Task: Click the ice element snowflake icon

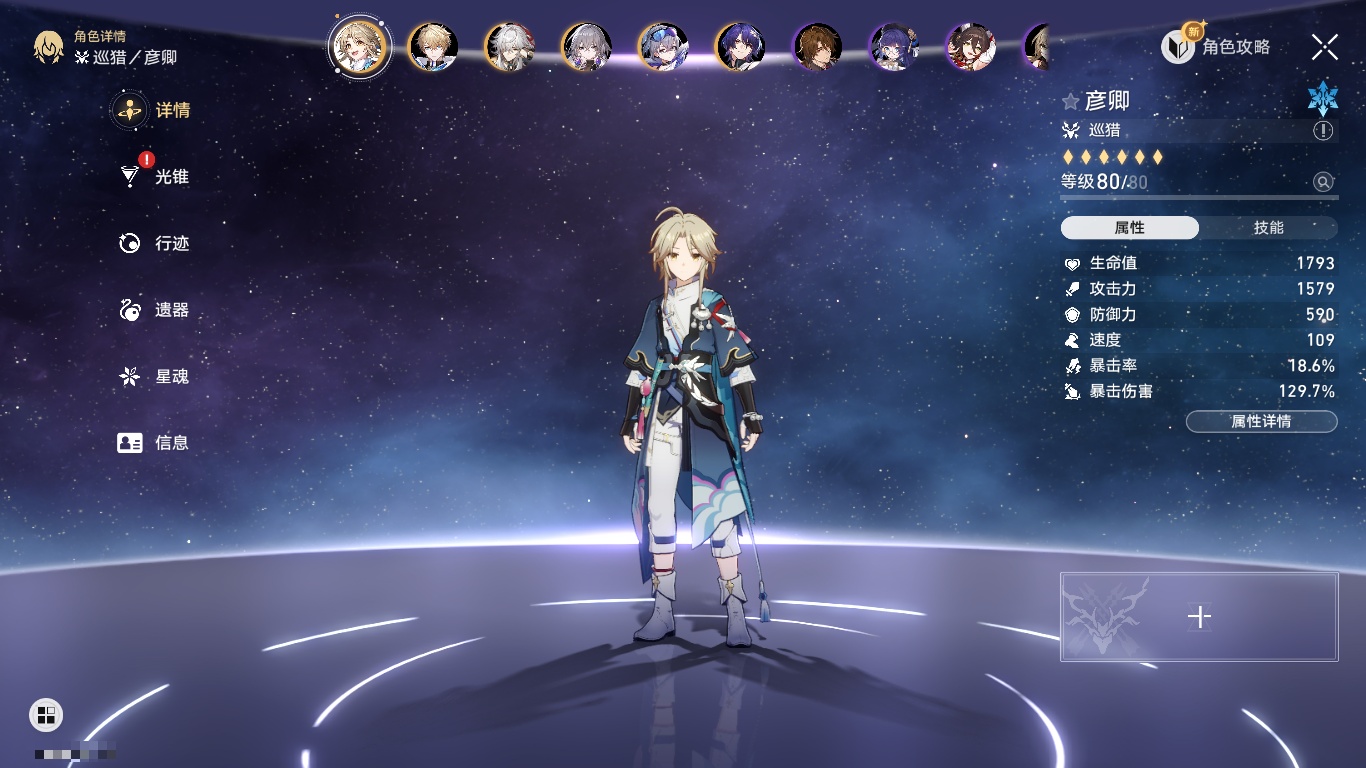Action: click(1323, 98)
